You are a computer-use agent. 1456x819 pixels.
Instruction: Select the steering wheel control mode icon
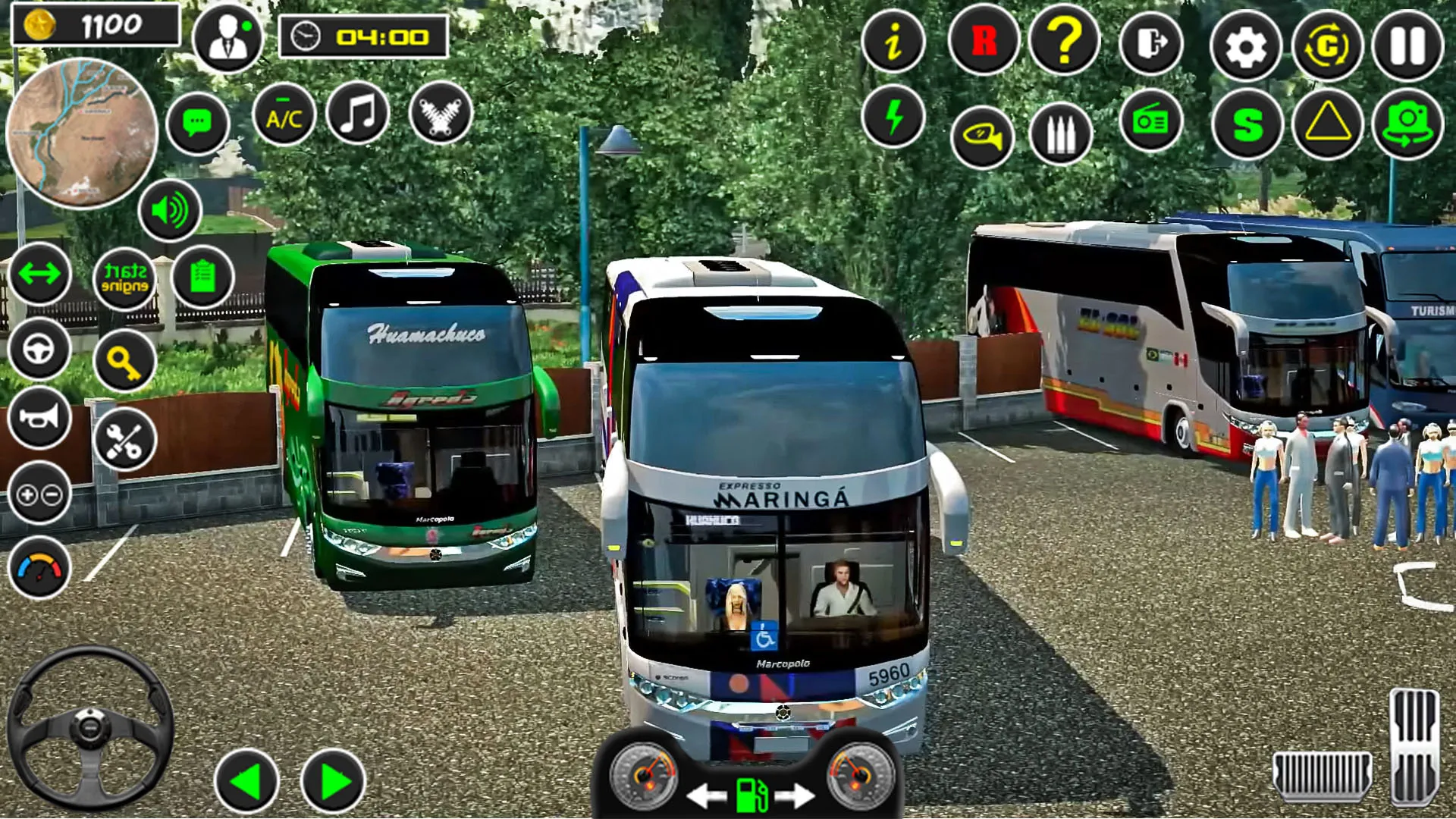[x=40, y=353]
